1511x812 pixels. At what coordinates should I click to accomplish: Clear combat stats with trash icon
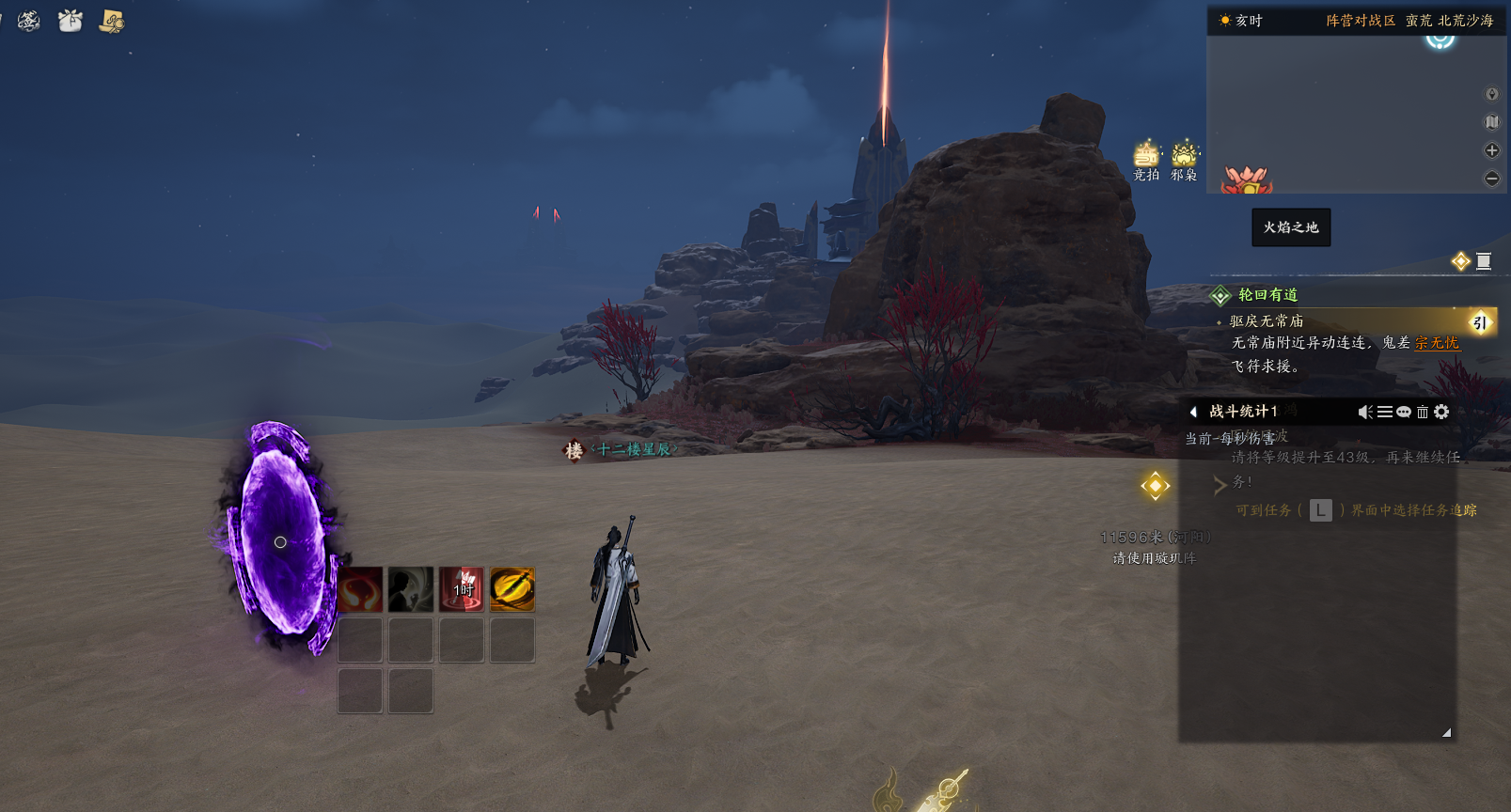[x=1423, y=412]
